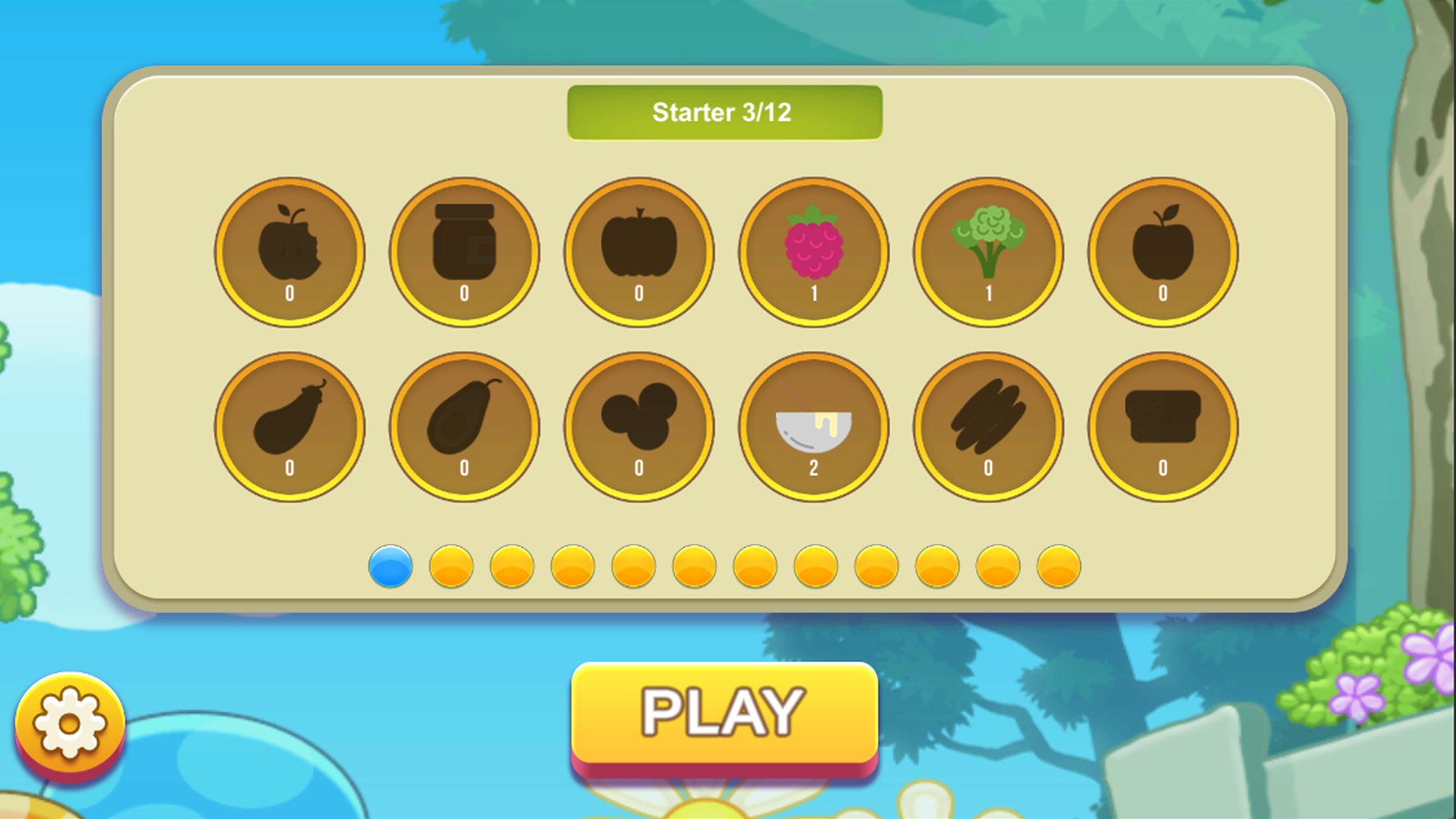The height and width of the screenshot is (819, 1456).
Task: Click the bread slice silhouette badge
Action: point(1163,426)
